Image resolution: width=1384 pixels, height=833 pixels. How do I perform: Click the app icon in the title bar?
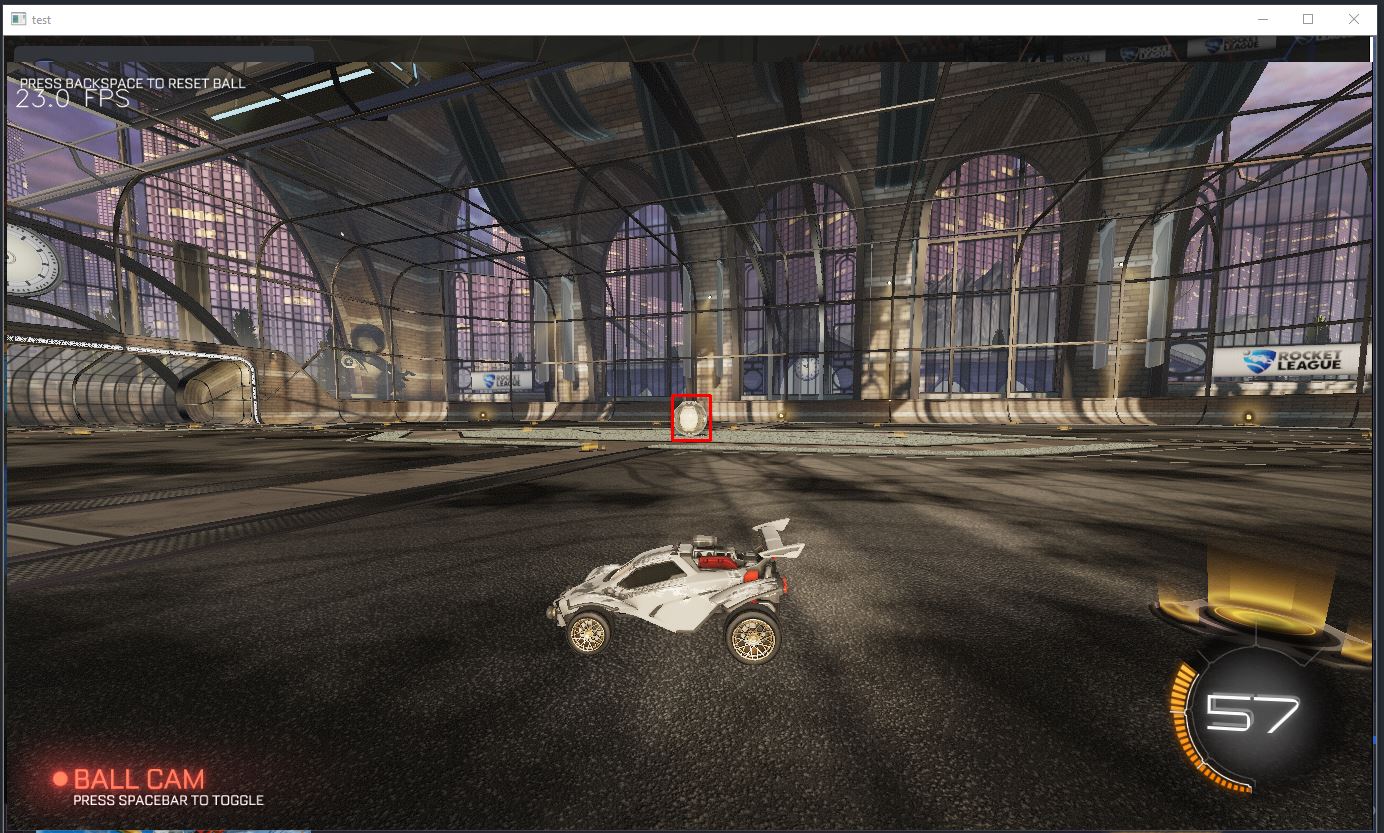pos(17,18)
